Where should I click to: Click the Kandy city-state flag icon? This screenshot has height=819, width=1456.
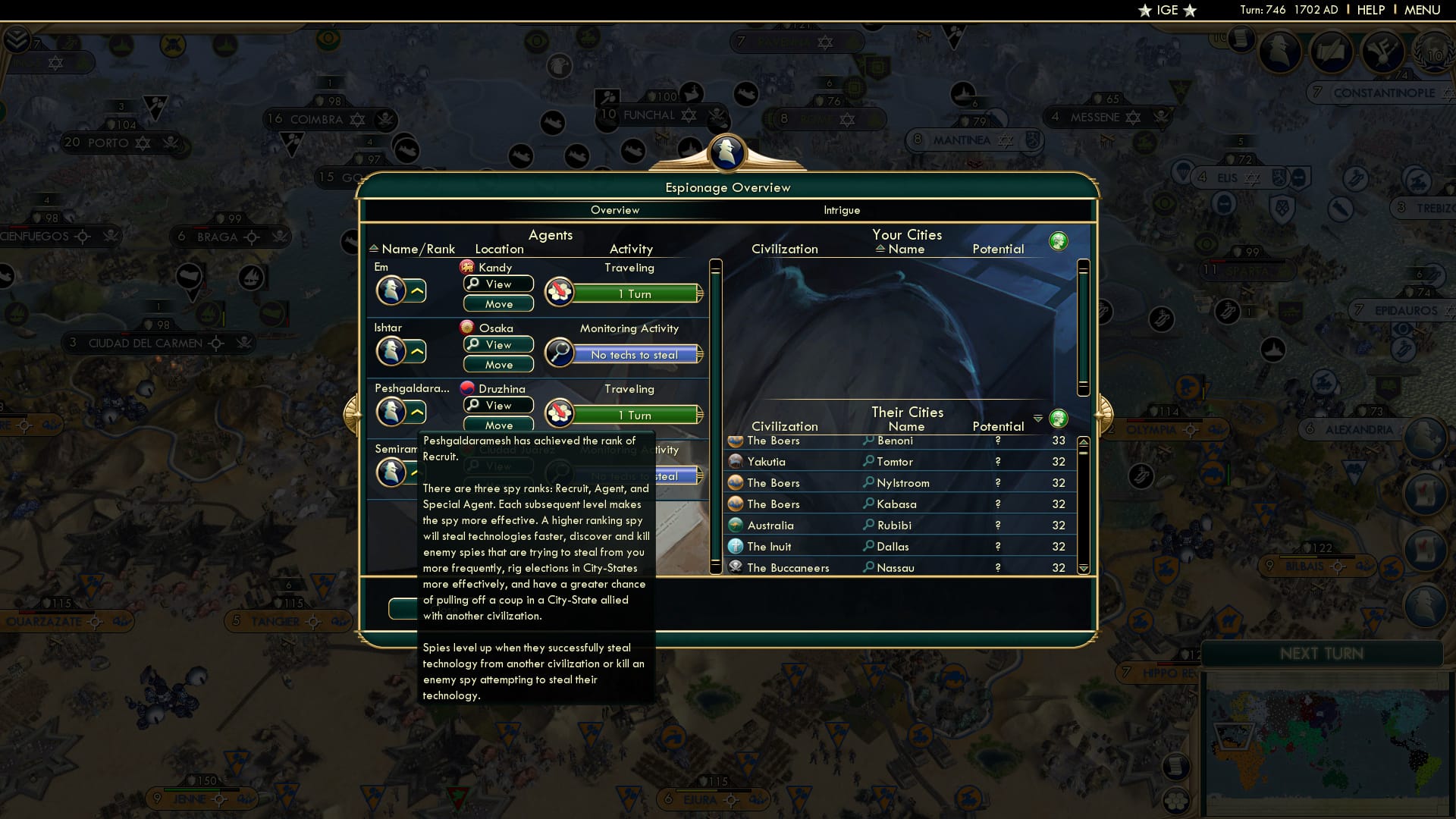pyautogui.click(x=466, y=267)
